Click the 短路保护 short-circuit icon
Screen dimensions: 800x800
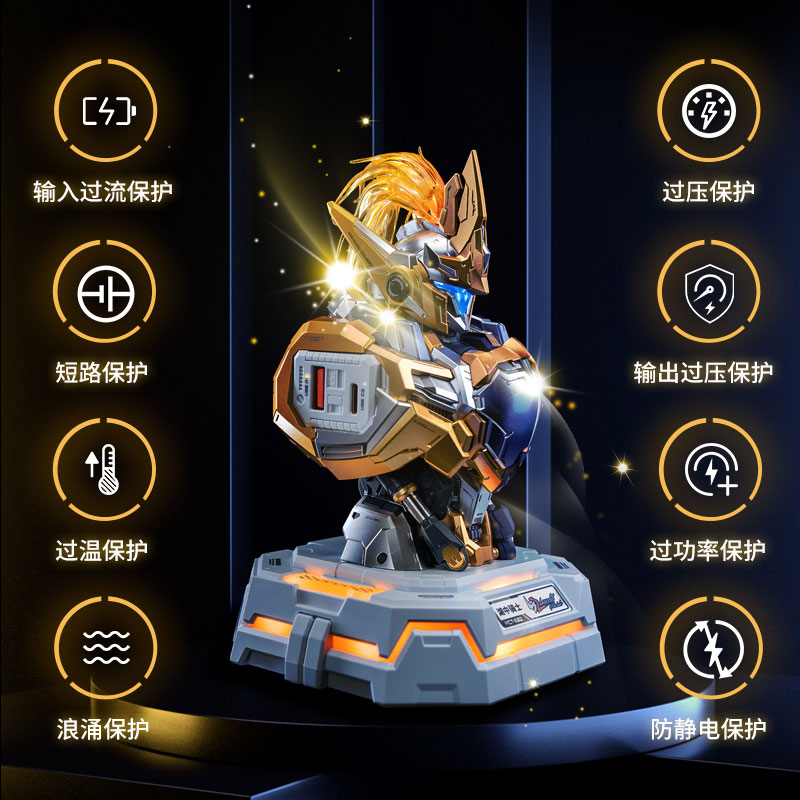[x=105, y=291]
